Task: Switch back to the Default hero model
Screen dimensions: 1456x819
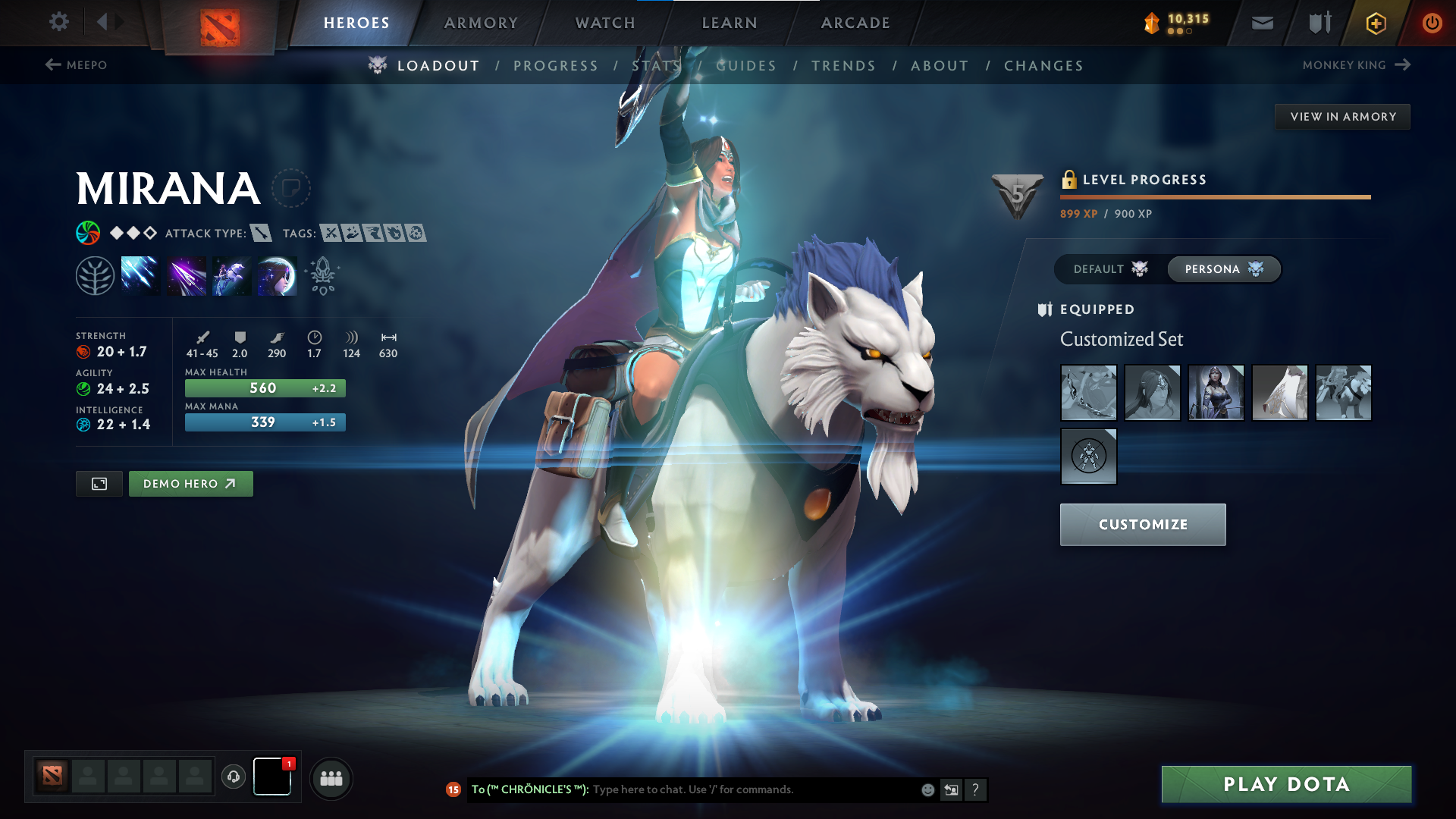Action: point(1109,268)
